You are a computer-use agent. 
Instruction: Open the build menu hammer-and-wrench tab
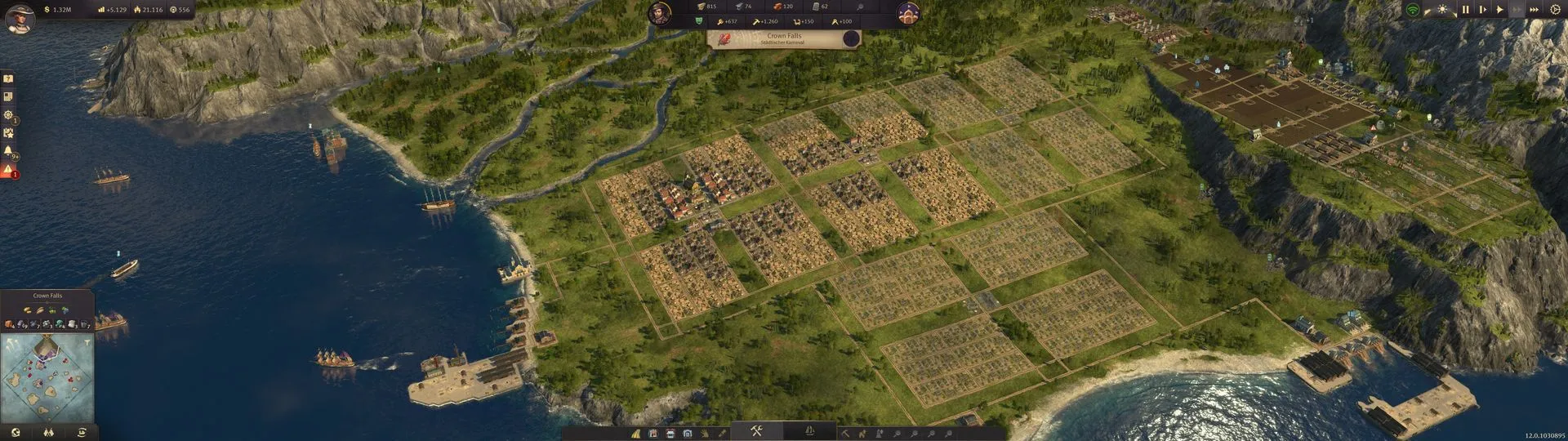point(756,431)
